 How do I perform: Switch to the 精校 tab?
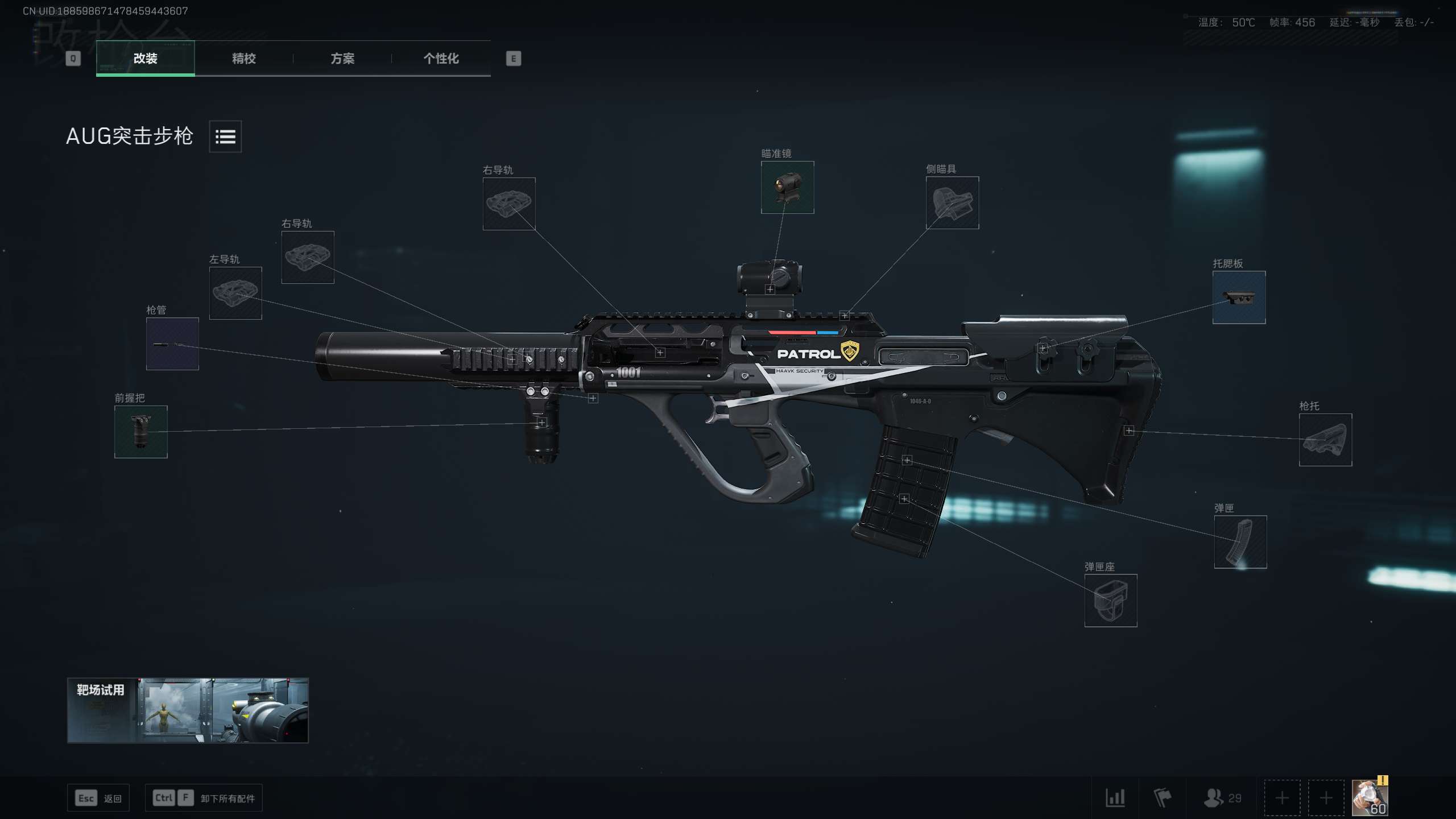(x=243, y=58)
